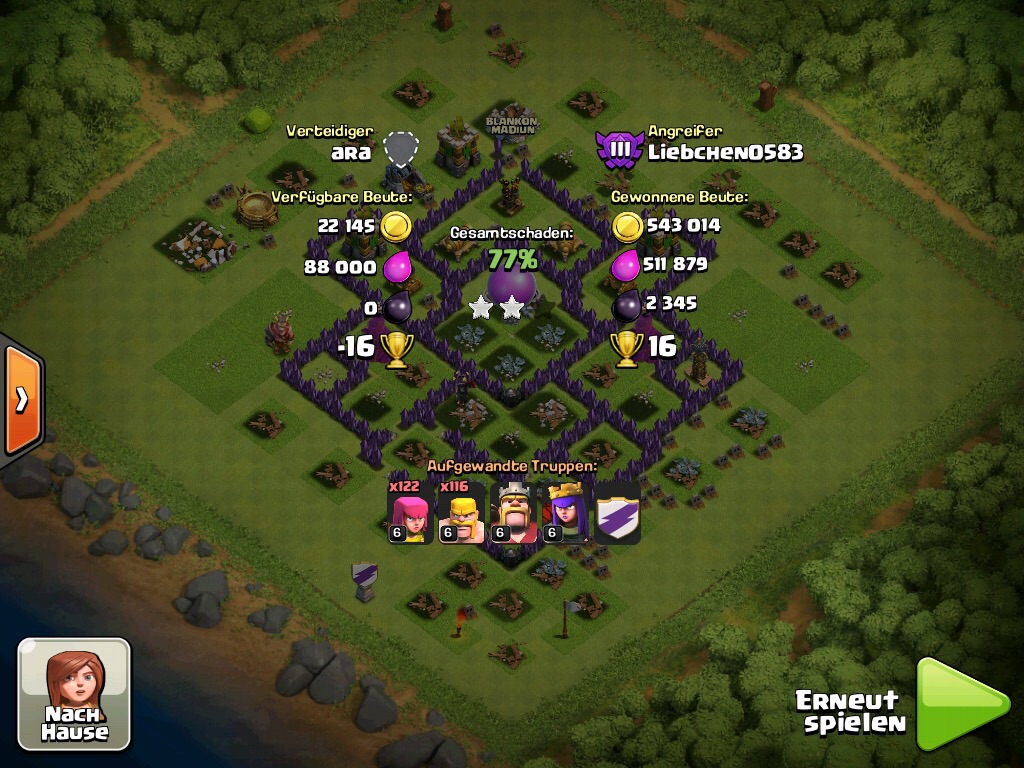Choose the Barbarian King hero card

(514, 513)
